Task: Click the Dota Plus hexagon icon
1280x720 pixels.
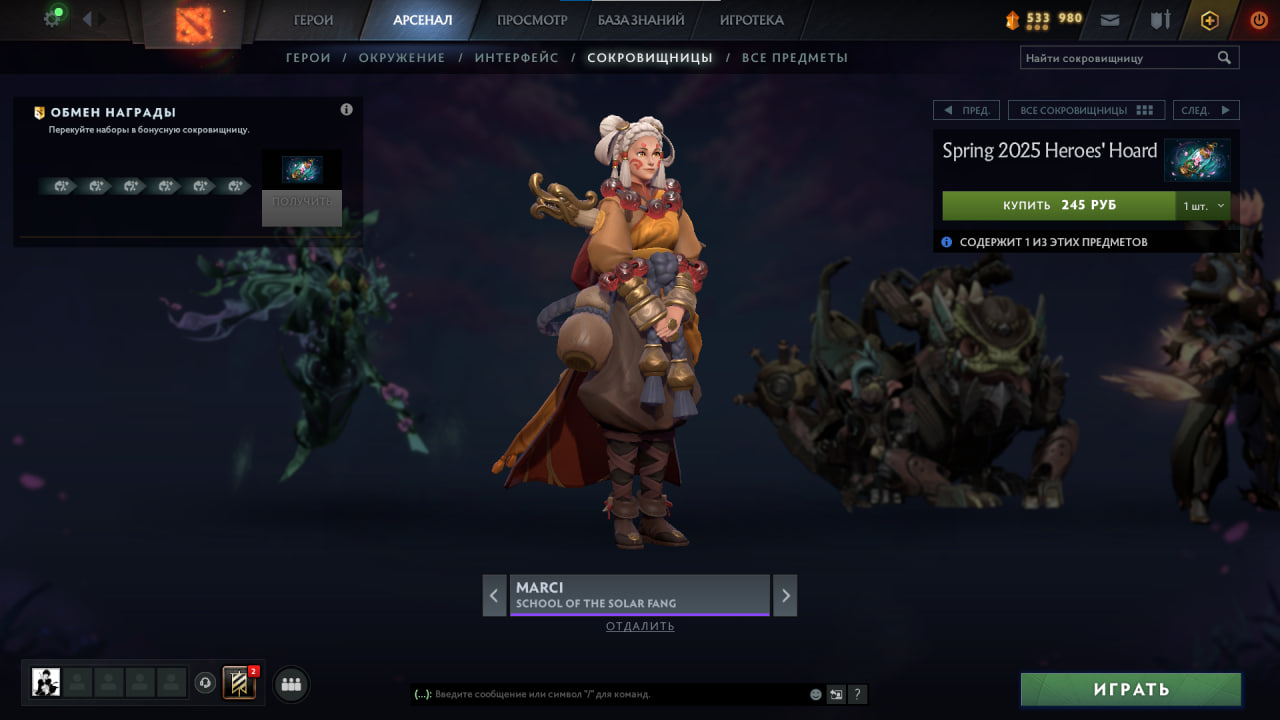Action: (1209, 19)
